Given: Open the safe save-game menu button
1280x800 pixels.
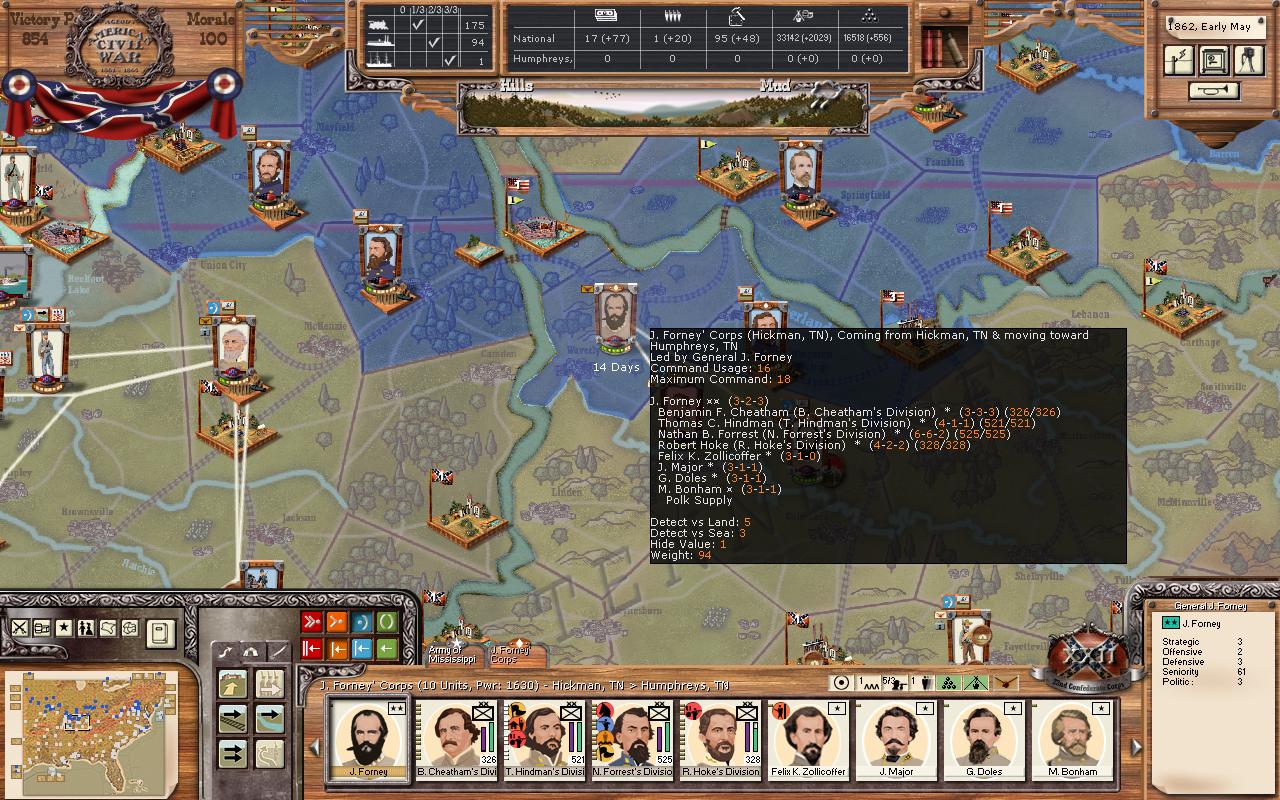Looking at the screenshot, I should point(1214,60).
